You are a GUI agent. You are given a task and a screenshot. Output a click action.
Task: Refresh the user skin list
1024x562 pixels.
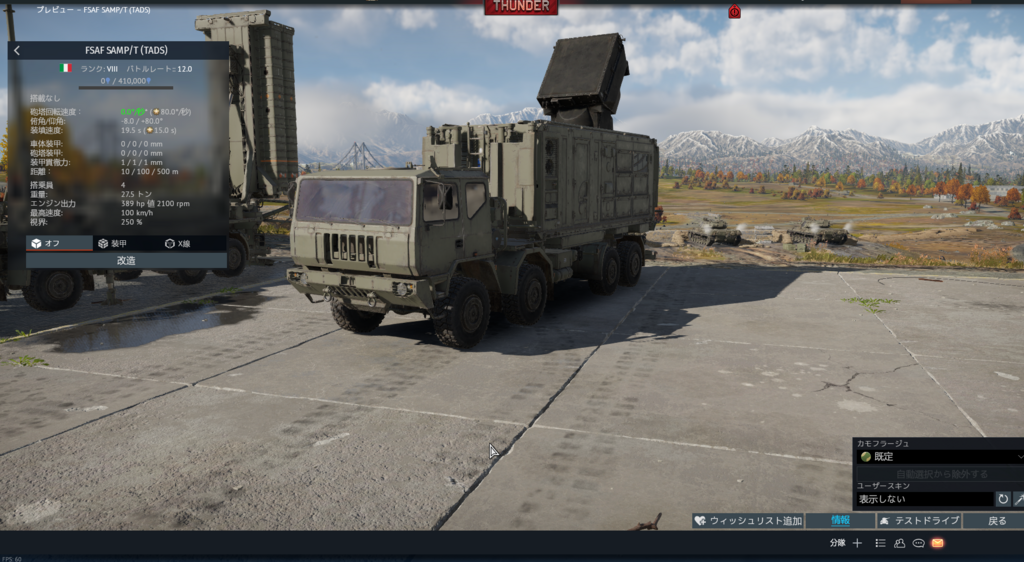tap(1003, 498)
